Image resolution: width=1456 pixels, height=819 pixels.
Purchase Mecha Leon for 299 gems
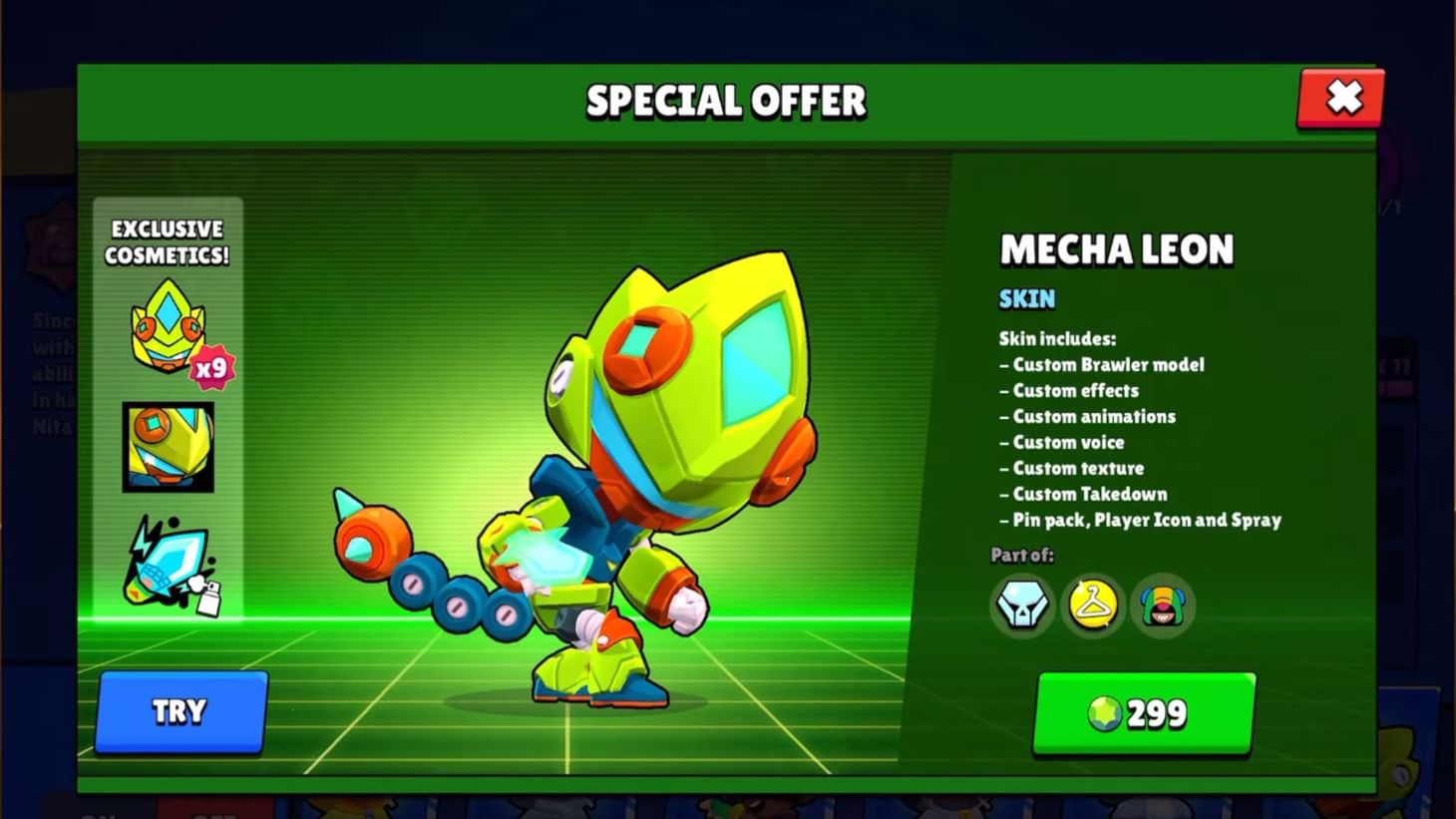coord(1143,710)
